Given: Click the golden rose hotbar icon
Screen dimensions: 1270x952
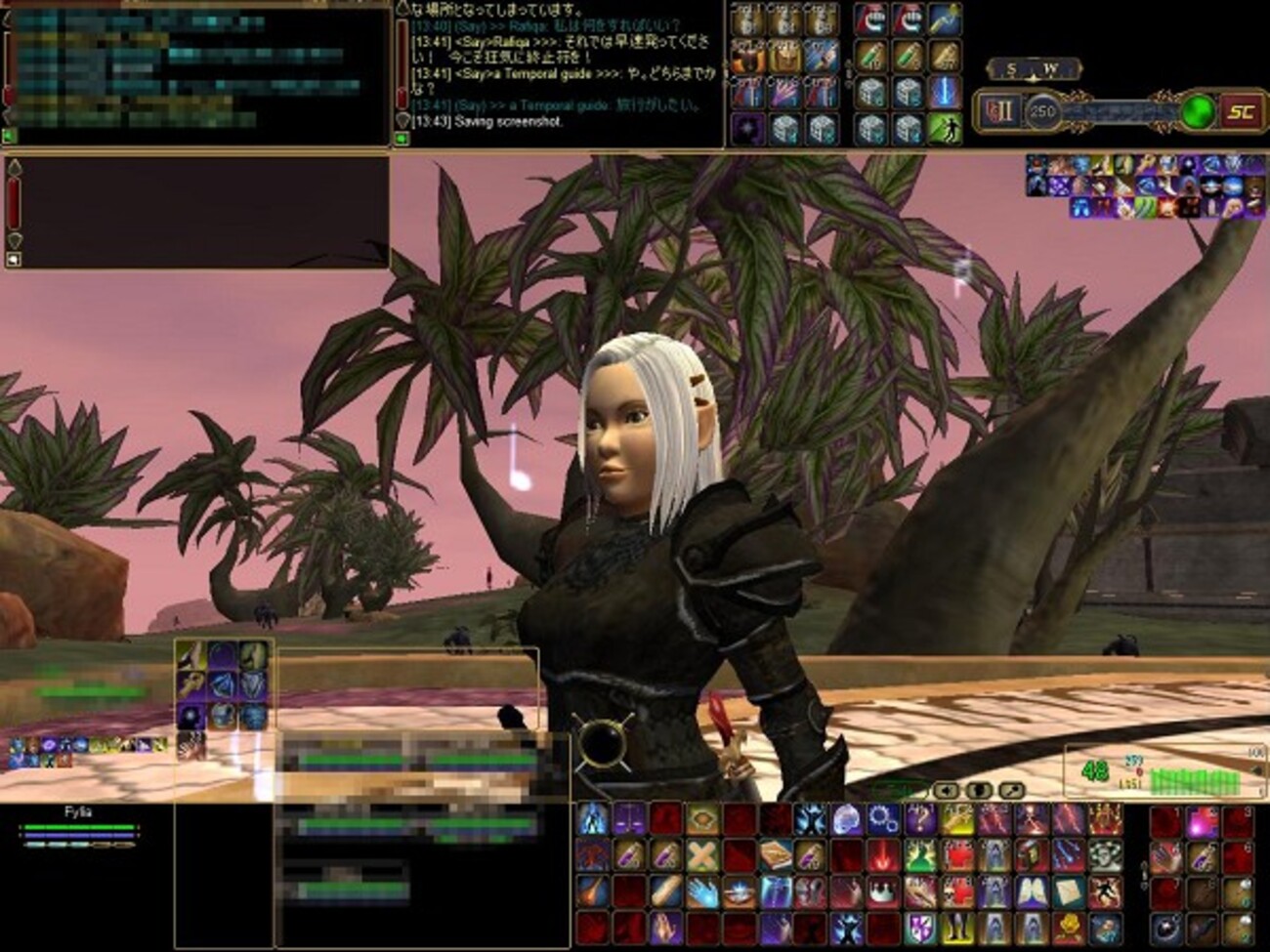Looking at the screenshot, I should [1068, 928].
